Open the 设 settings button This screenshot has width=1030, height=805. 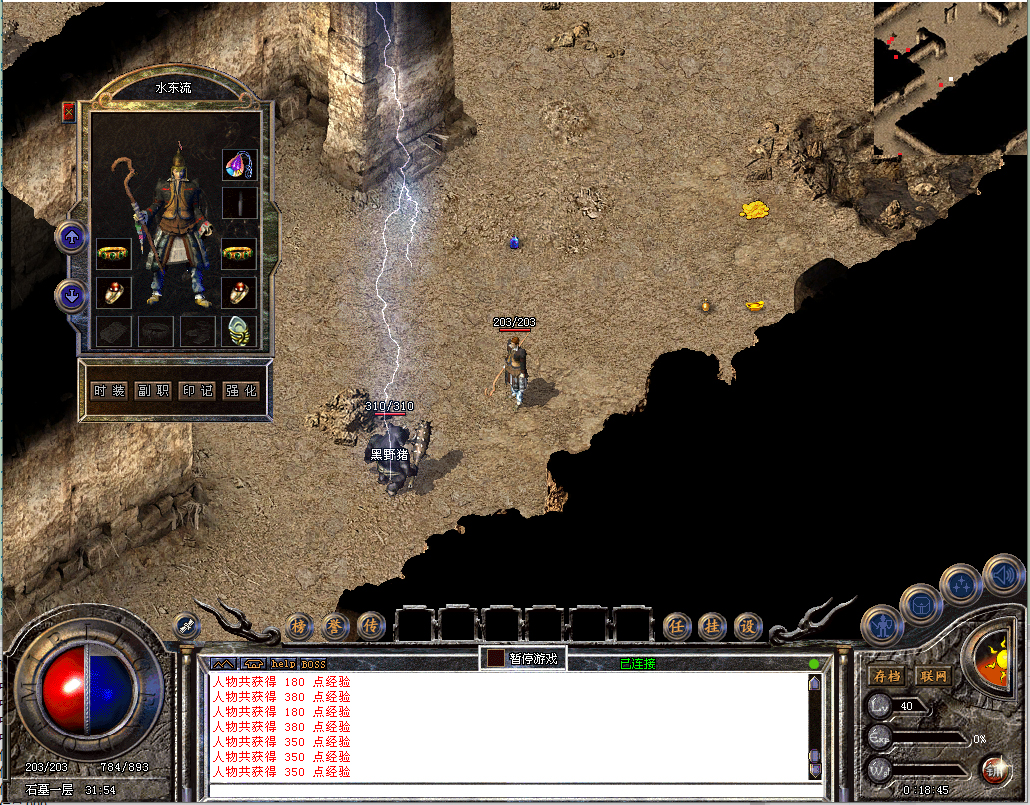[748, 626]
